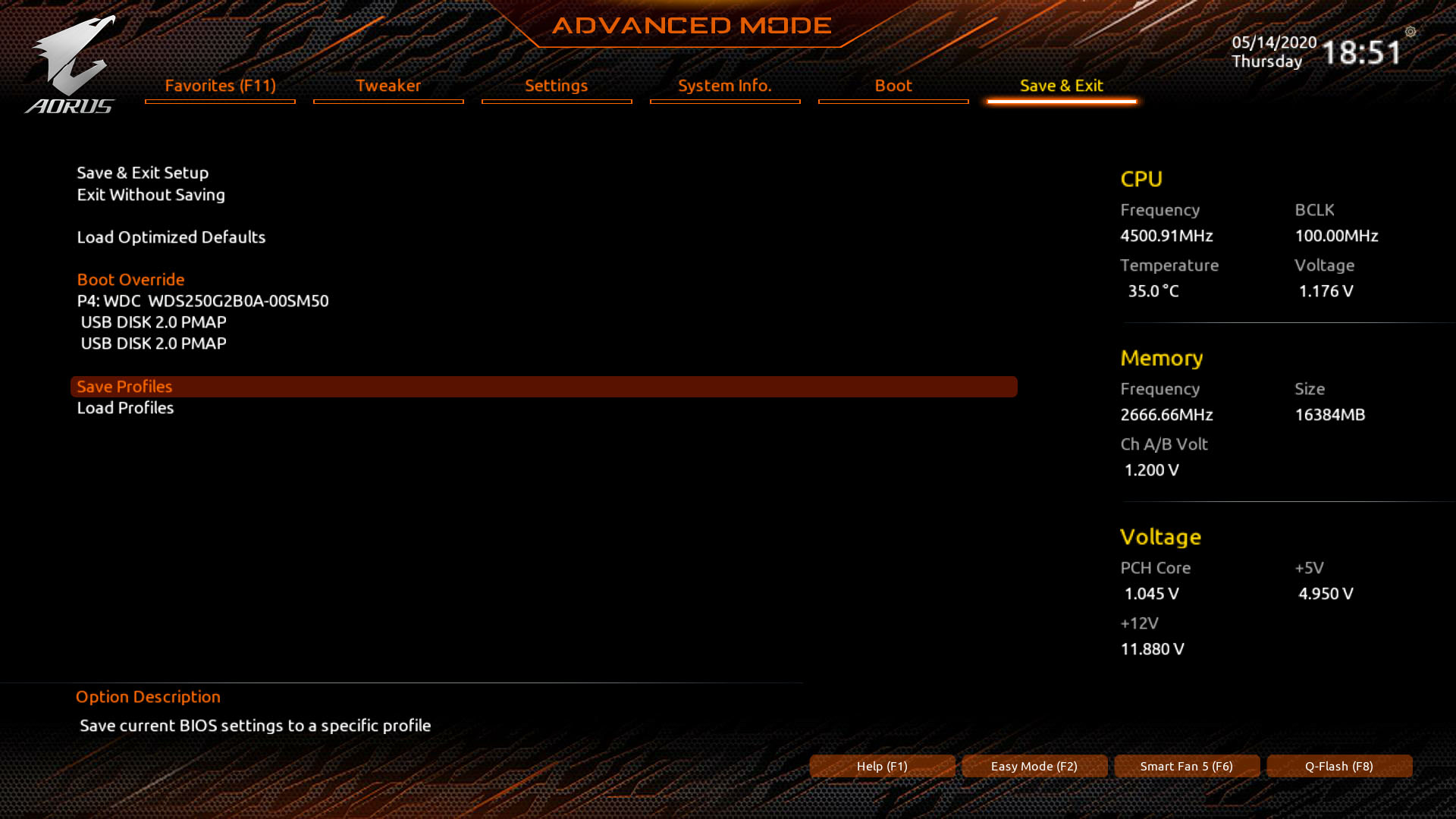Load Optimized Defaults
Image resolution: width=1456 pixels, height=819 pixels.
[171, 237]
